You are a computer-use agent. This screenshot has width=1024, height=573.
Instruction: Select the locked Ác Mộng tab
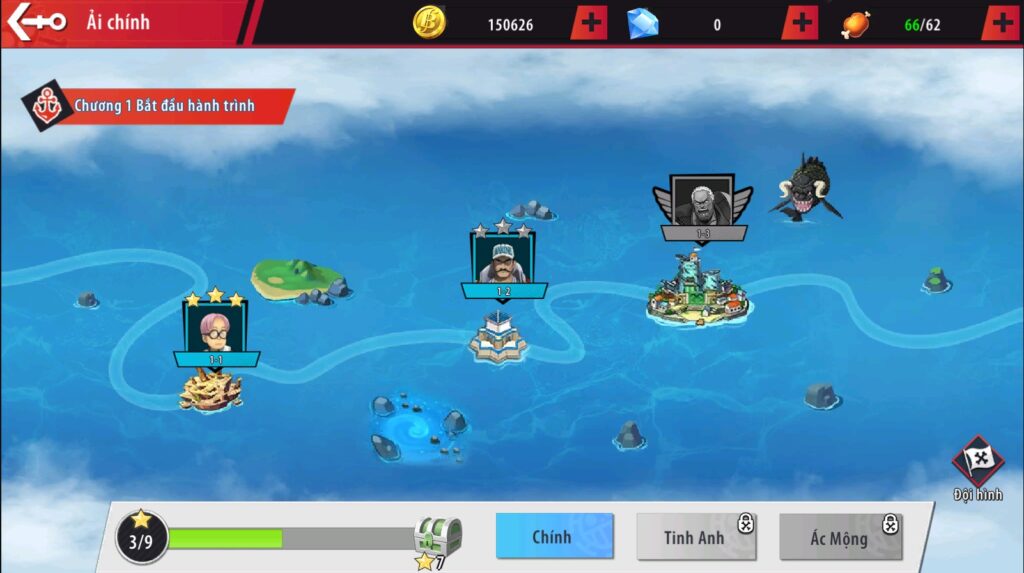point(840,538)
